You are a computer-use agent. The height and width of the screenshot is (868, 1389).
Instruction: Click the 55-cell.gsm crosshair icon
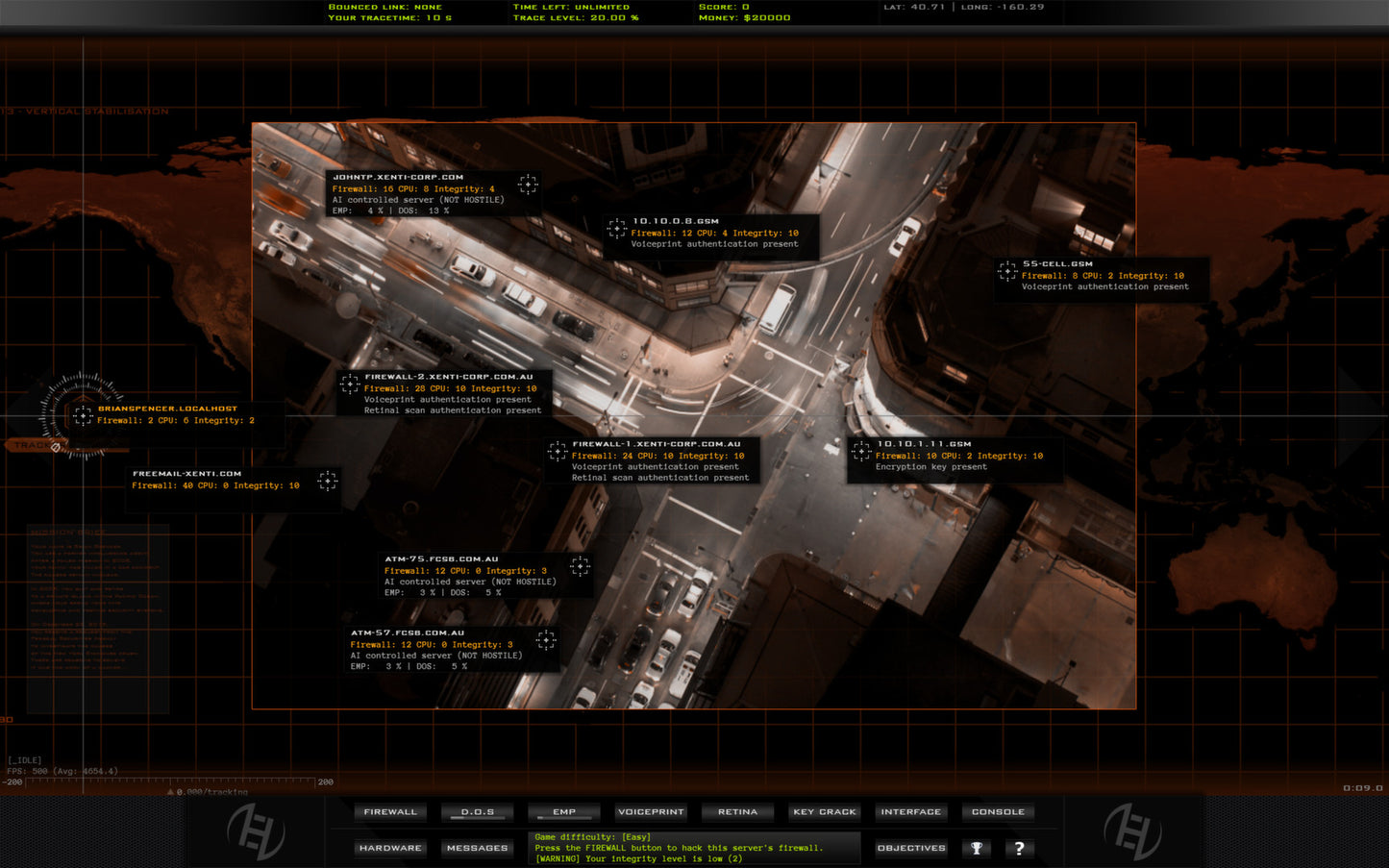(1007, 271)
